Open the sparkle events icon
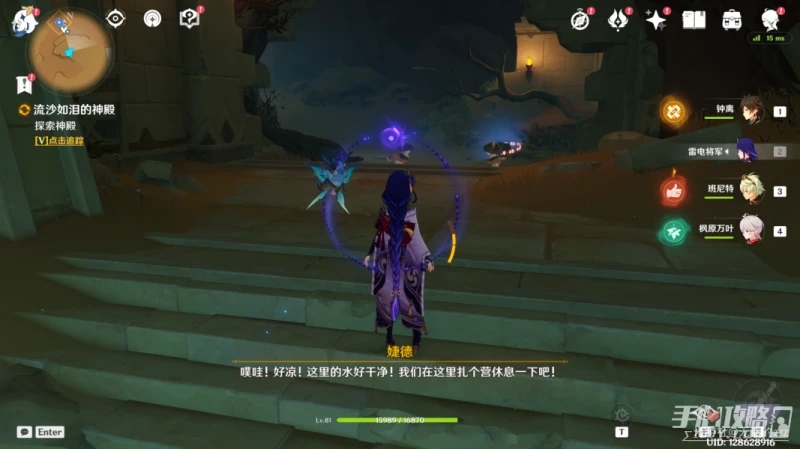This screenshot has height=449, width=800. (618, 19)
